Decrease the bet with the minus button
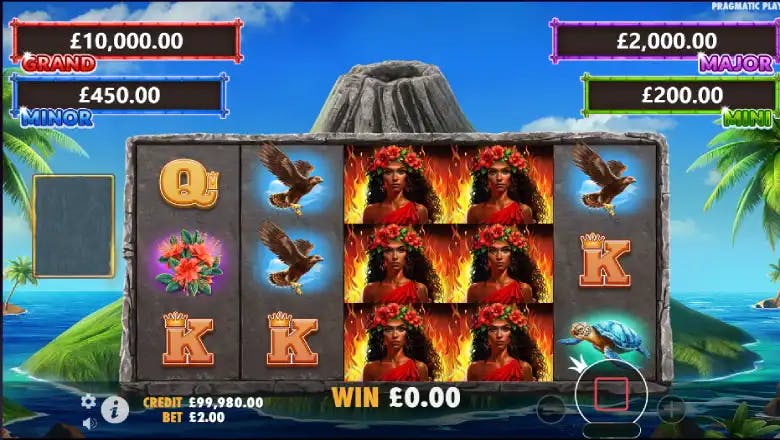 tap(551, 408)
